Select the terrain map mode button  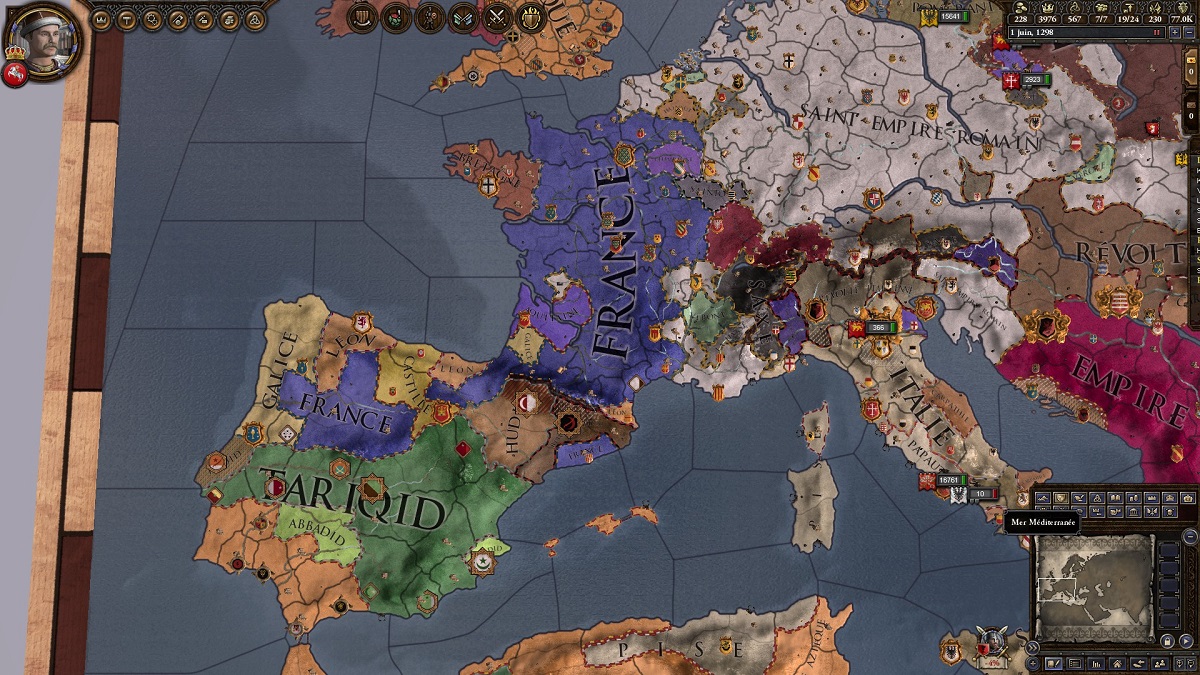pos(1043,498)
